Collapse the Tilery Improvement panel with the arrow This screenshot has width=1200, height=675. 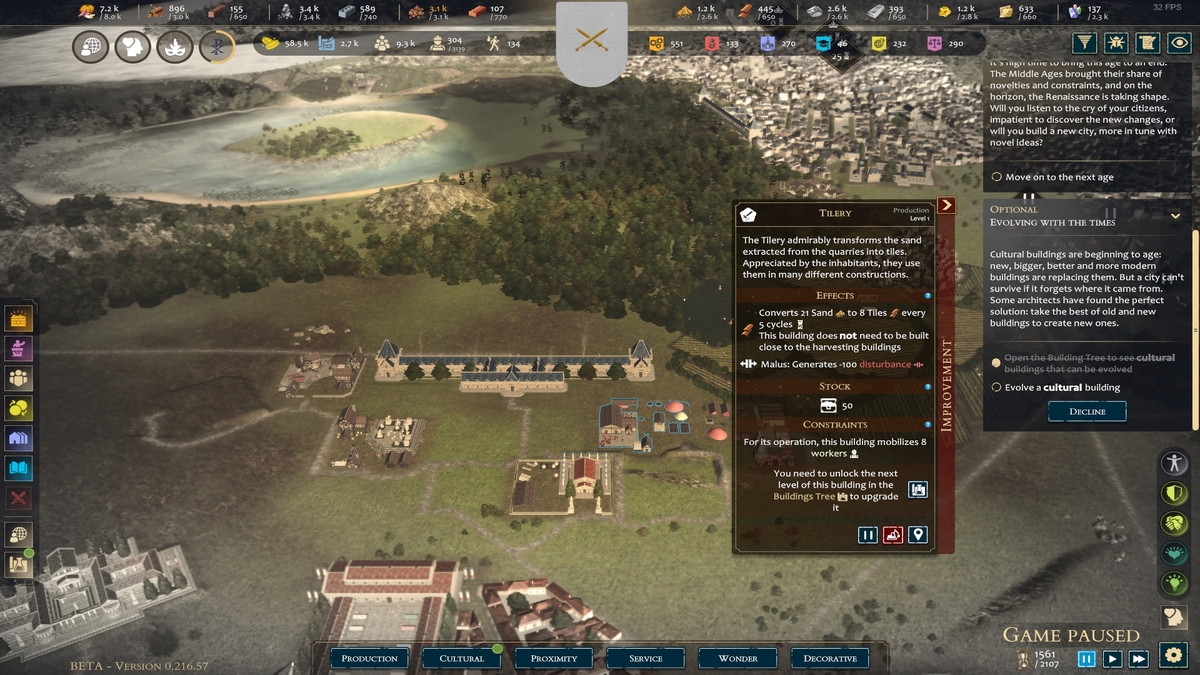click(x=946, y=205)
